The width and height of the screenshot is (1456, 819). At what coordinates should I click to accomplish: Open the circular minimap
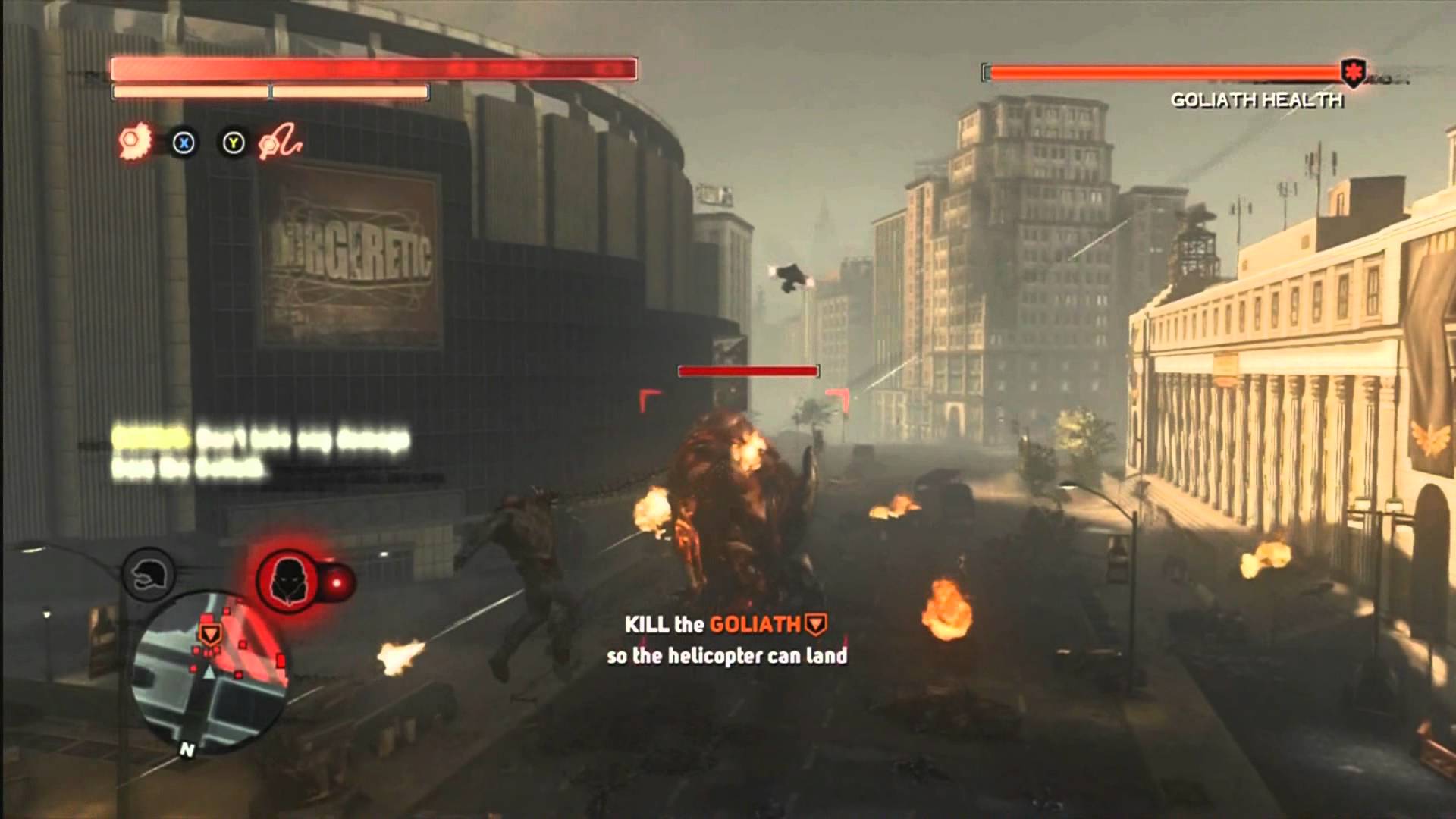209,673
